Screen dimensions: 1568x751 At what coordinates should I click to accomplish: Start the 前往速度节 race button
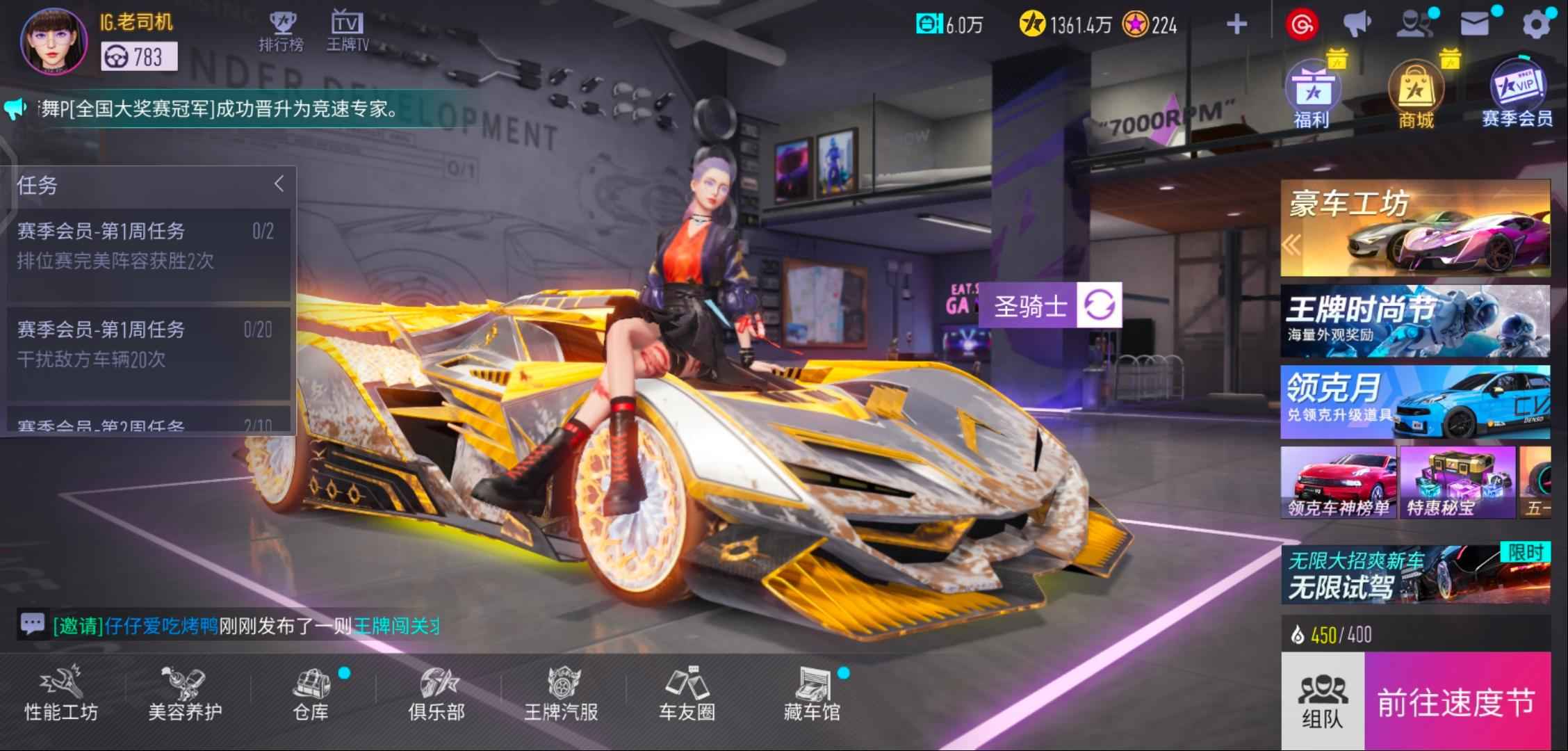pos(1457,702)
